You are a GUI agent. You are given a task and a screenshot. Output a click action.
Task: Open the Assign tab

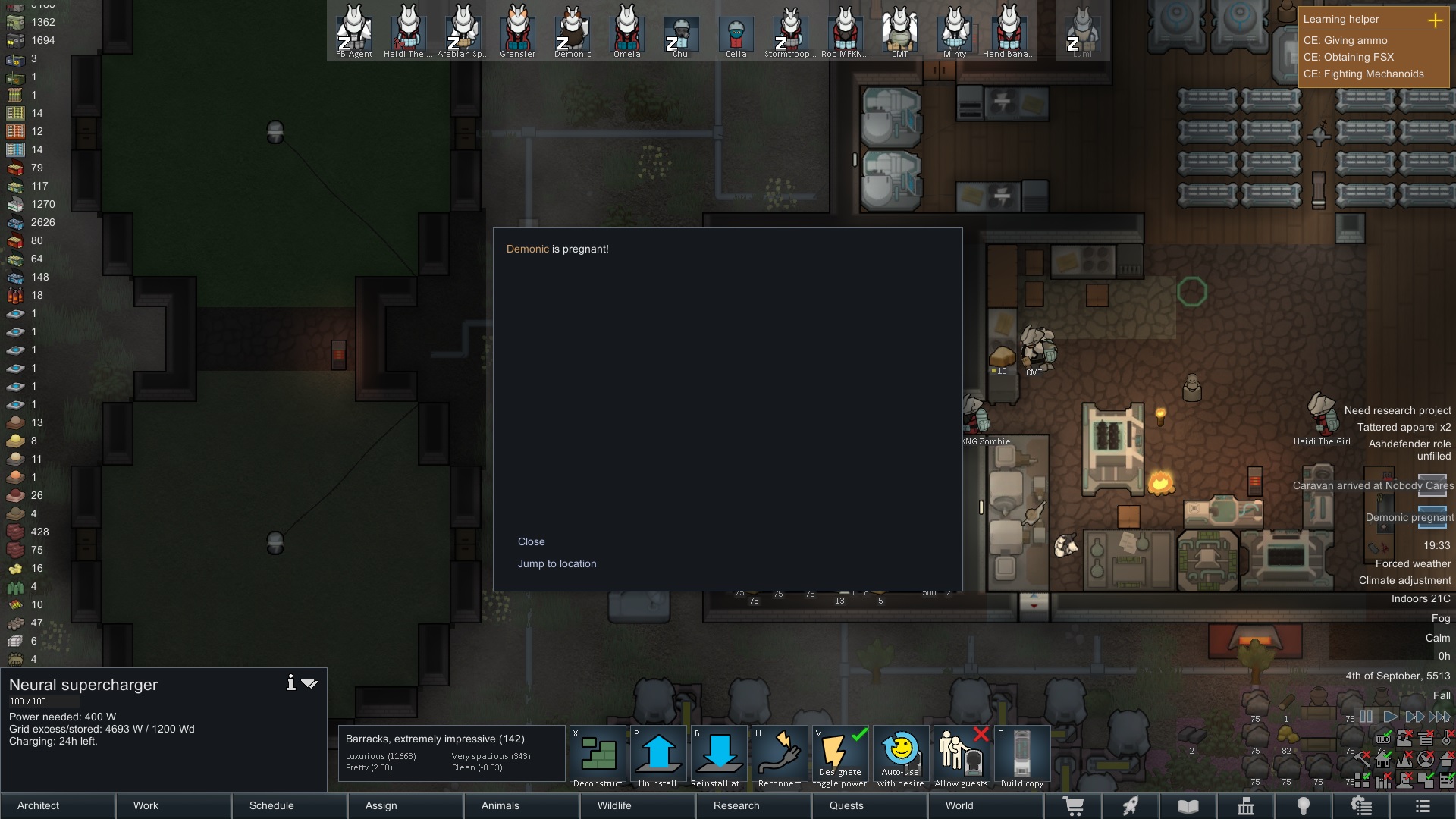click(x=381, y=805)
